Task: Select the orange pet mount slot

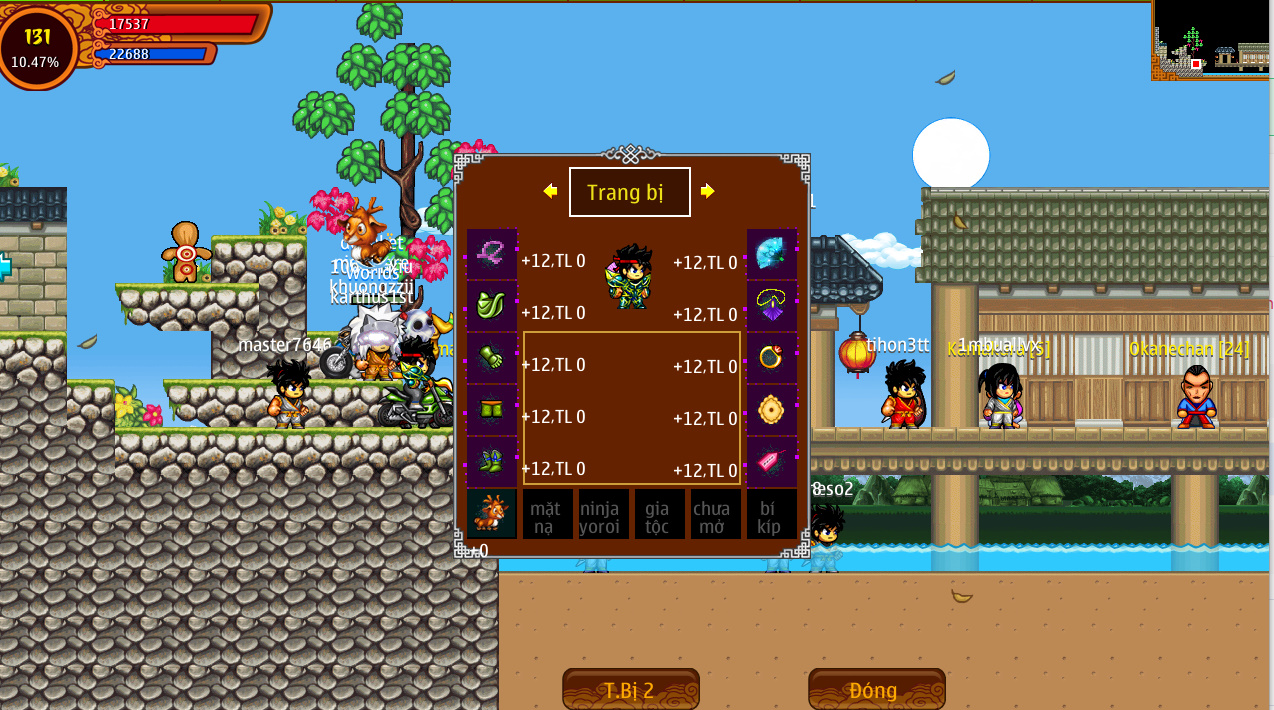Action: pos(492,514)
